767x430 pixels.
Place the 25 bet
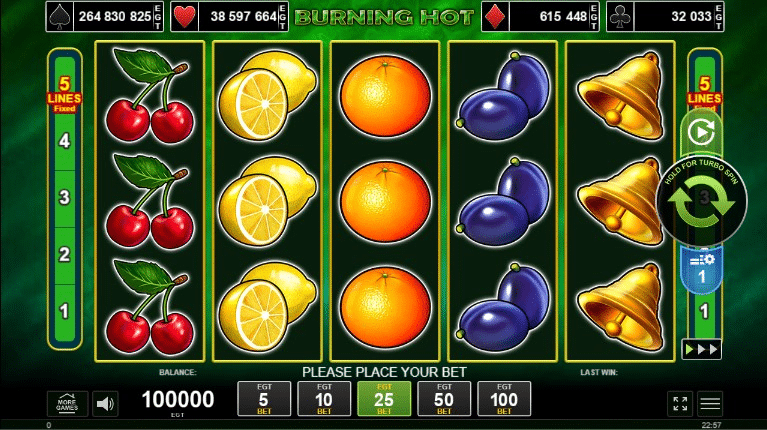[384, 399]
